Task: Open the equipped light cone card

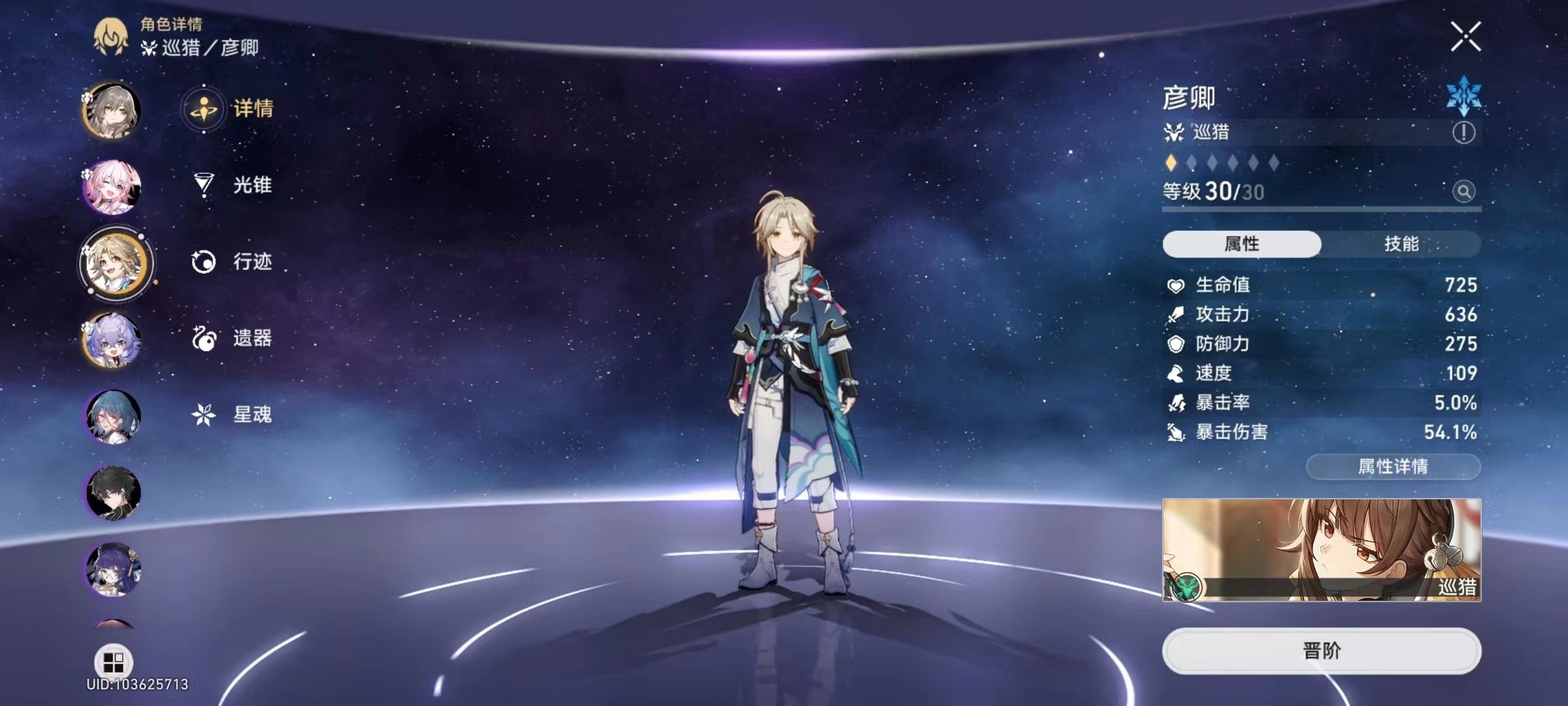Action: 1321,550
